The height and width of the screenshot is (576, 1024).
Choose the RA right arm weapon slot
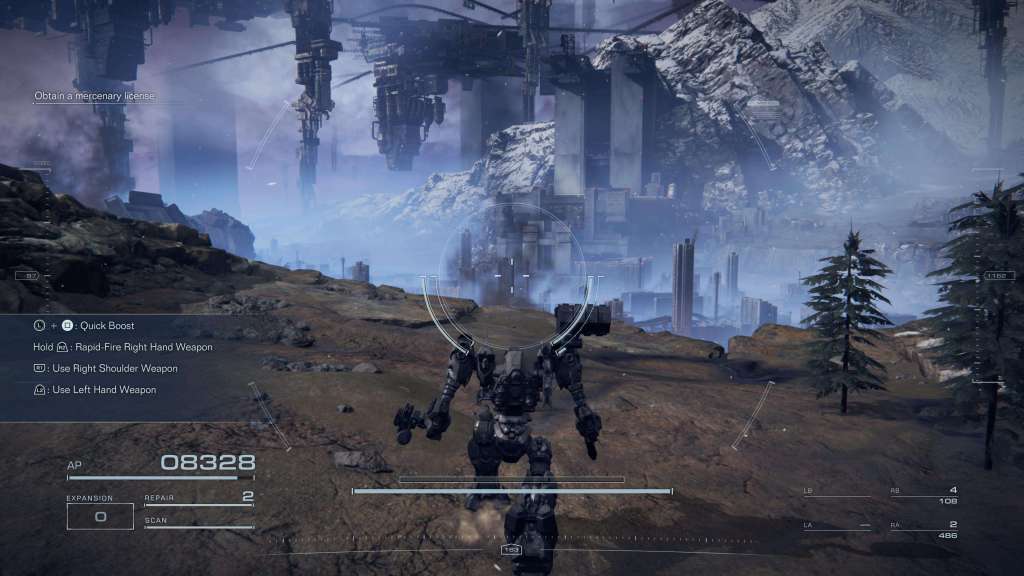[923, 529]
